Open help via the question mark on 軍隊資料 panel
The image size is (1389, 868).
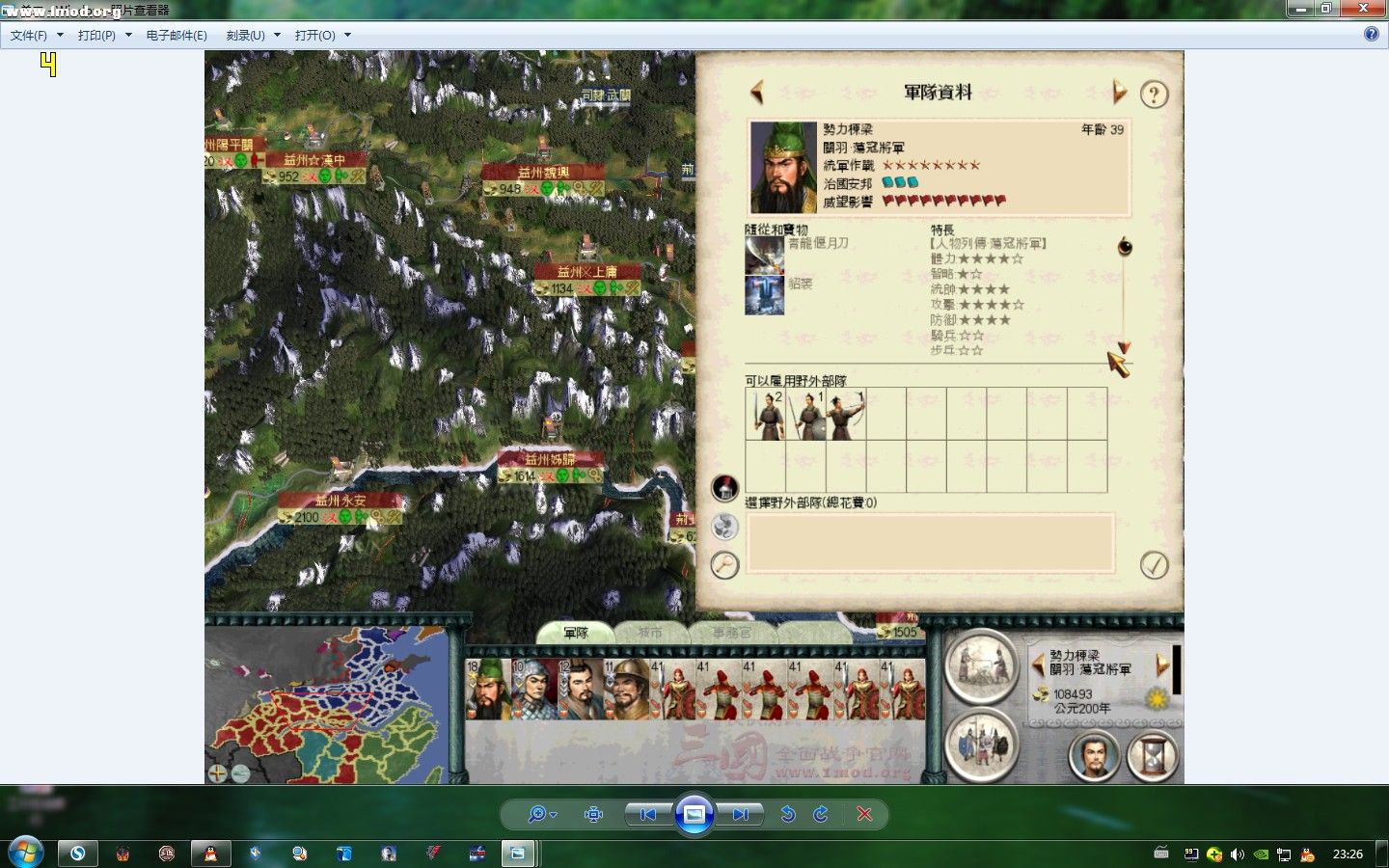point(1154,94)
